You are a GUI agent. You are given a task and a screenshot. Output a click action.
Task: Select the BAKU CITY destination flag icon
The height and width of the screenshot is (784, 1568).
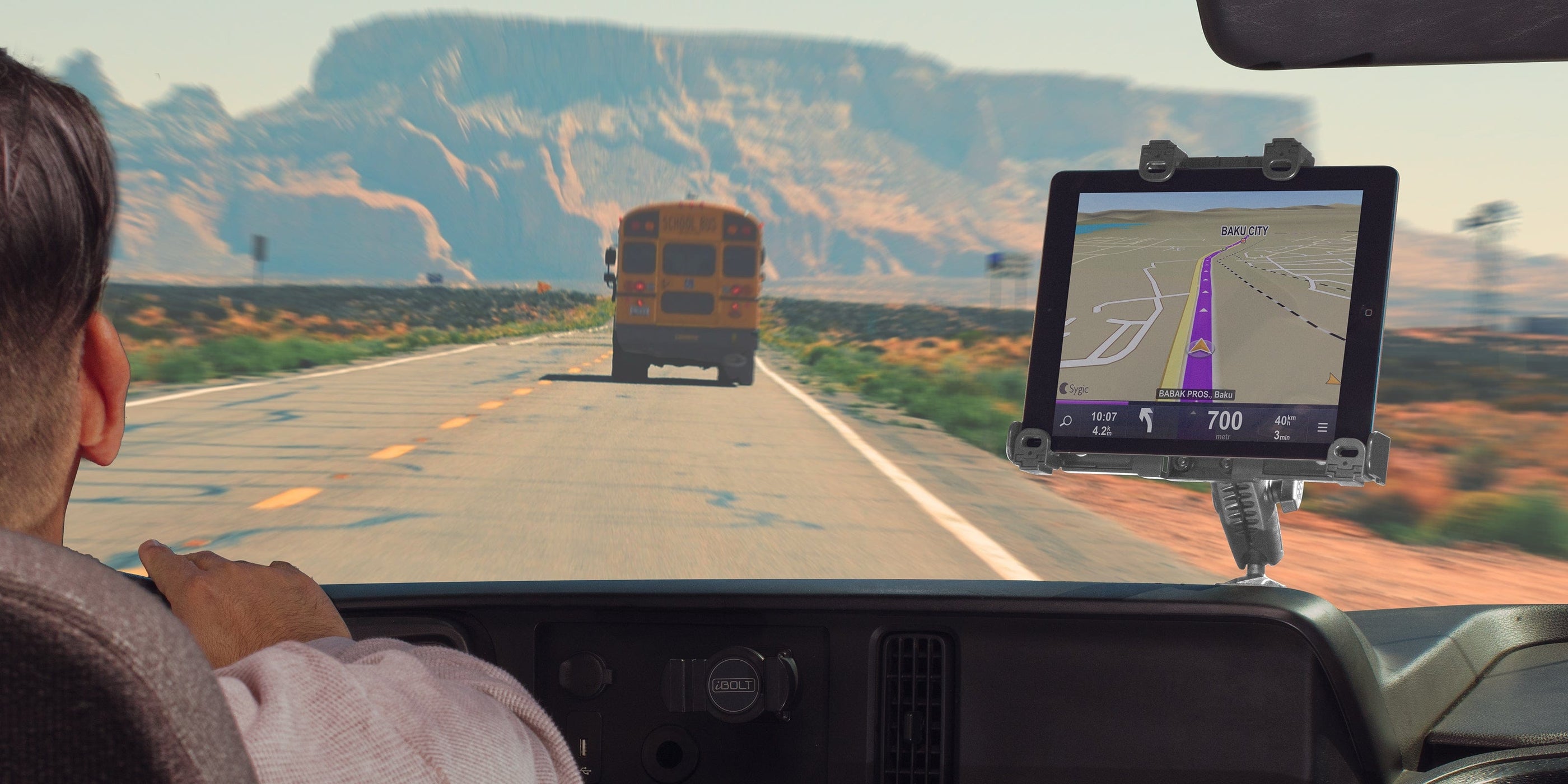pos(1244,241)
